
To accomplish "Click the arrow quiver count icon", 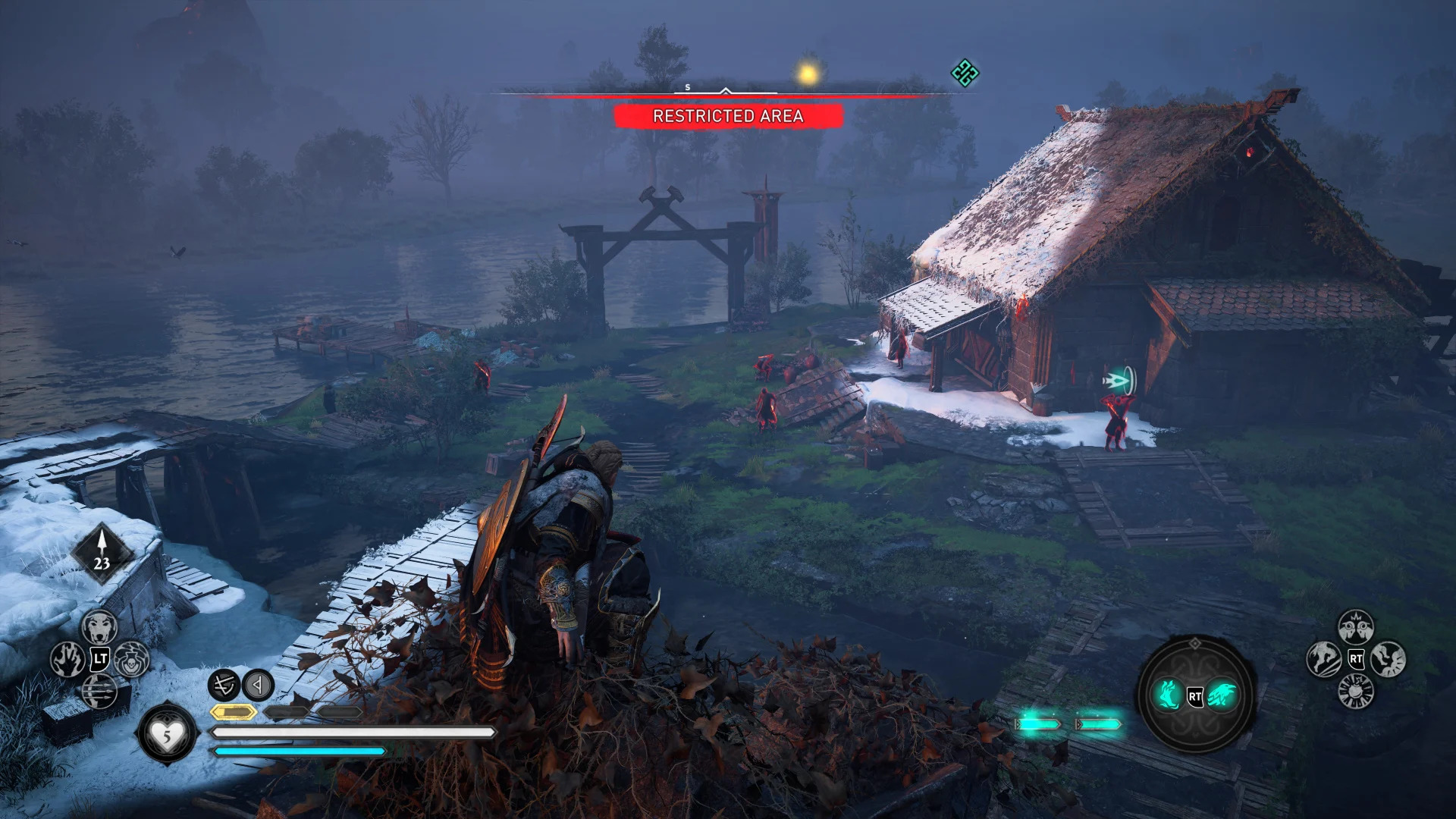I will point(102,552).
